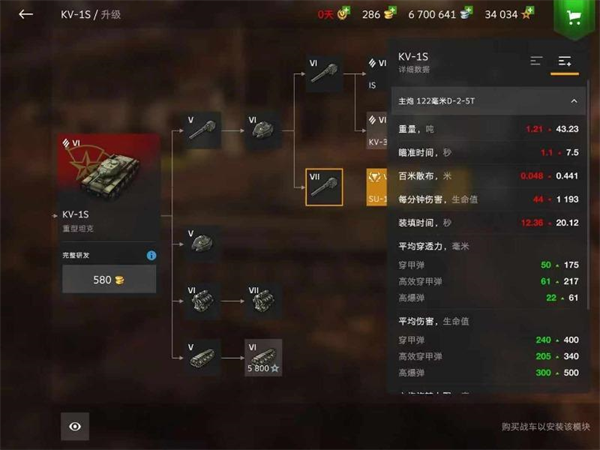Open the IS tank node
Viewport: 600px width, 450px height.
point(377,74)
